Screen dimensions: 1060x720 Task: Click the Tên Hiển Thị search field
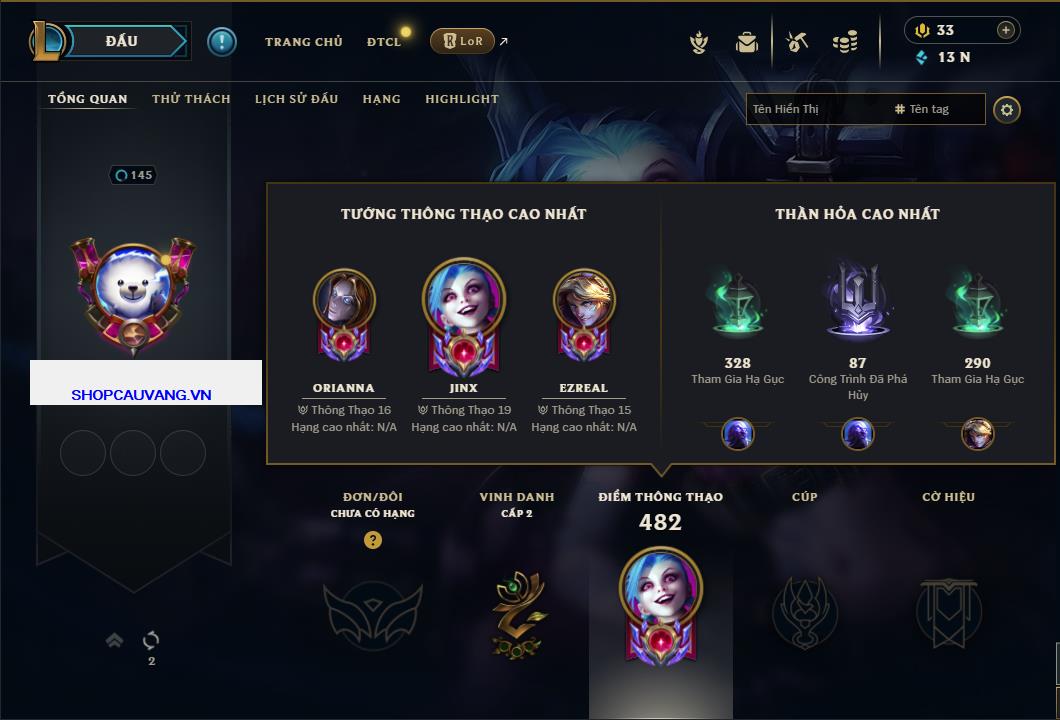[x=815, y=109]
